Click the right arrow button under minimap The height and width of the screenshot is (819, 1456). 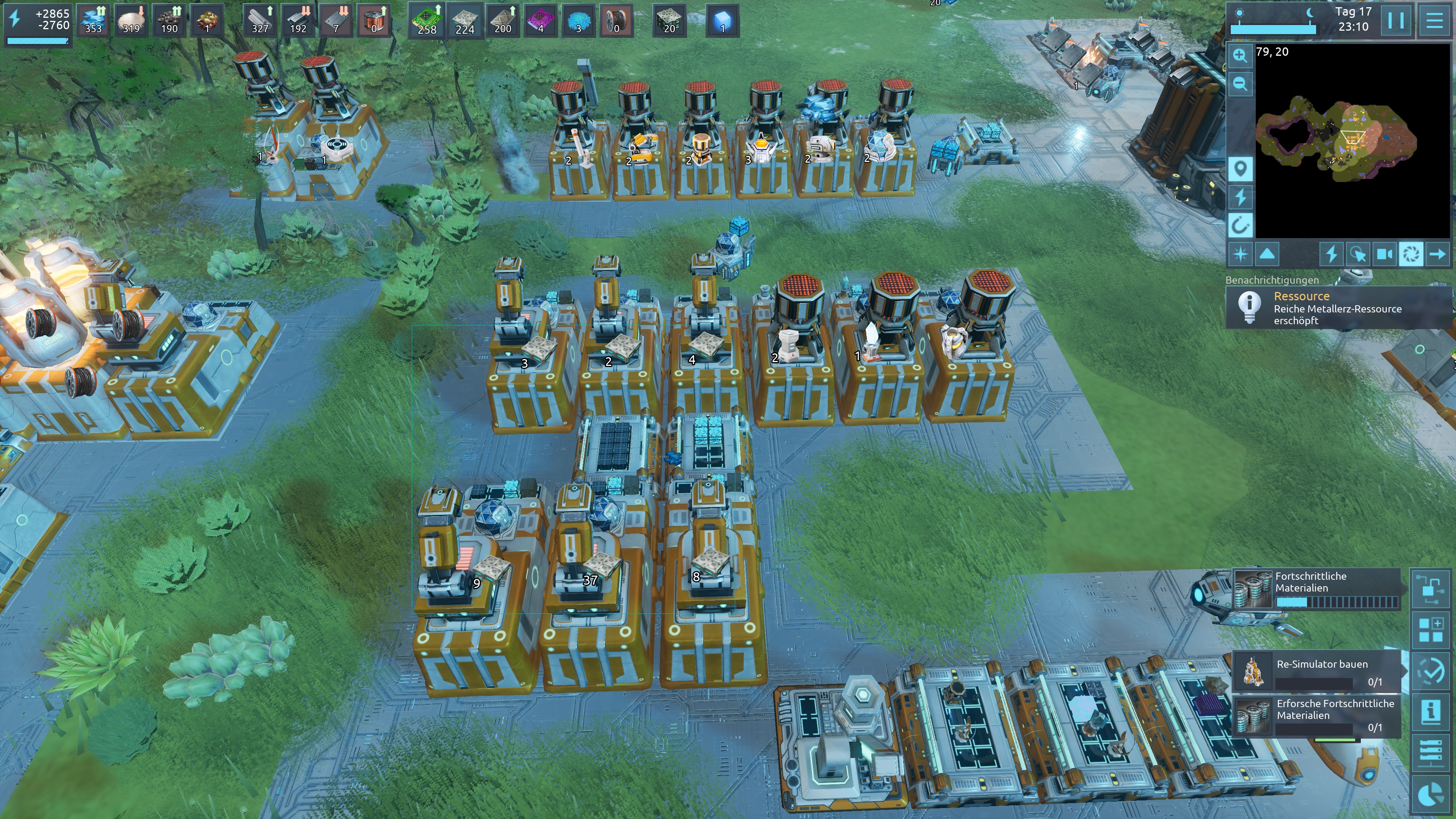click(1437, 254)
